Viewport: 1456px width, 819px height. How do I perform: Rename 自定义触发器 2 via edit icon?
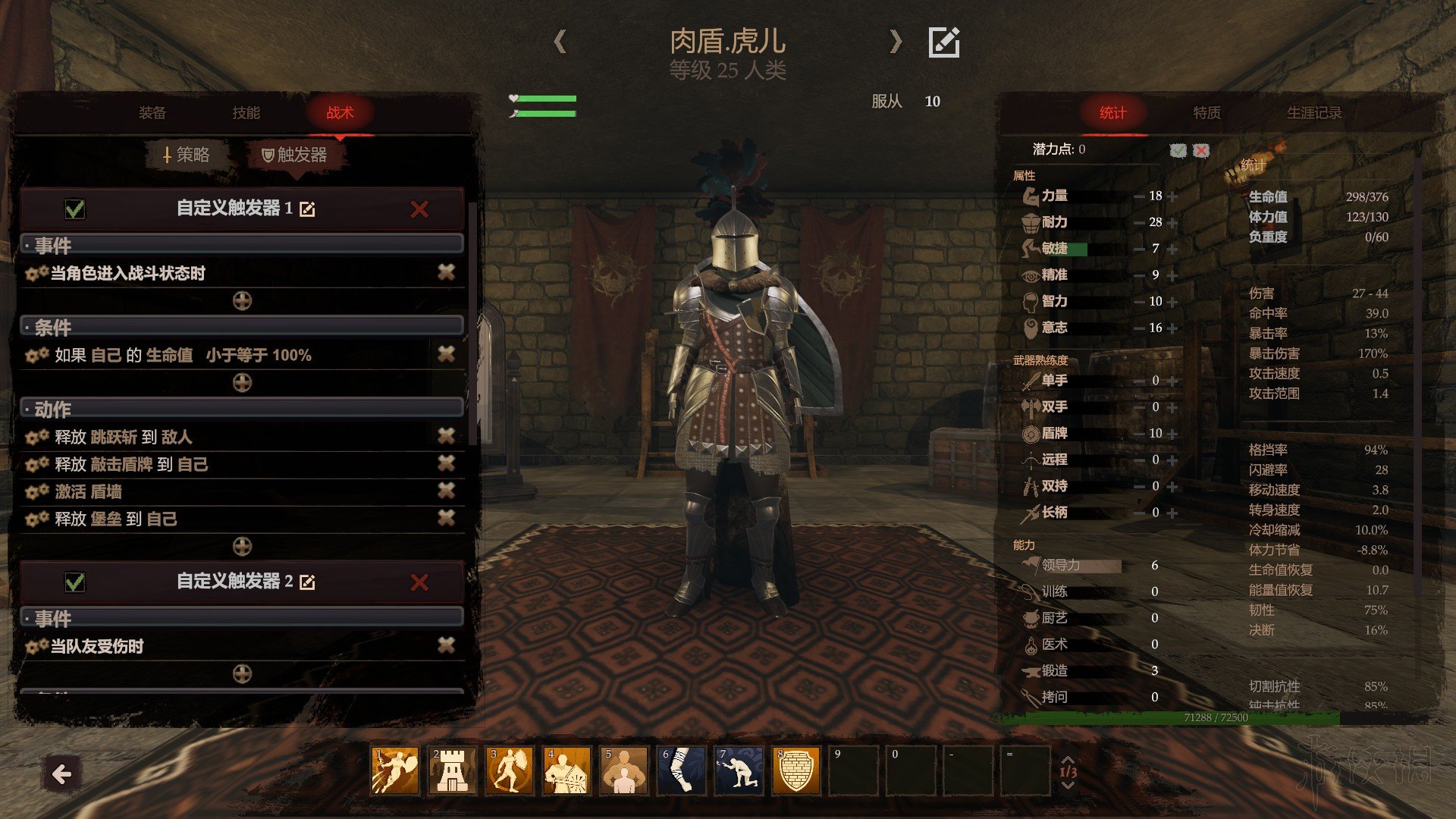tap(307, 582)
